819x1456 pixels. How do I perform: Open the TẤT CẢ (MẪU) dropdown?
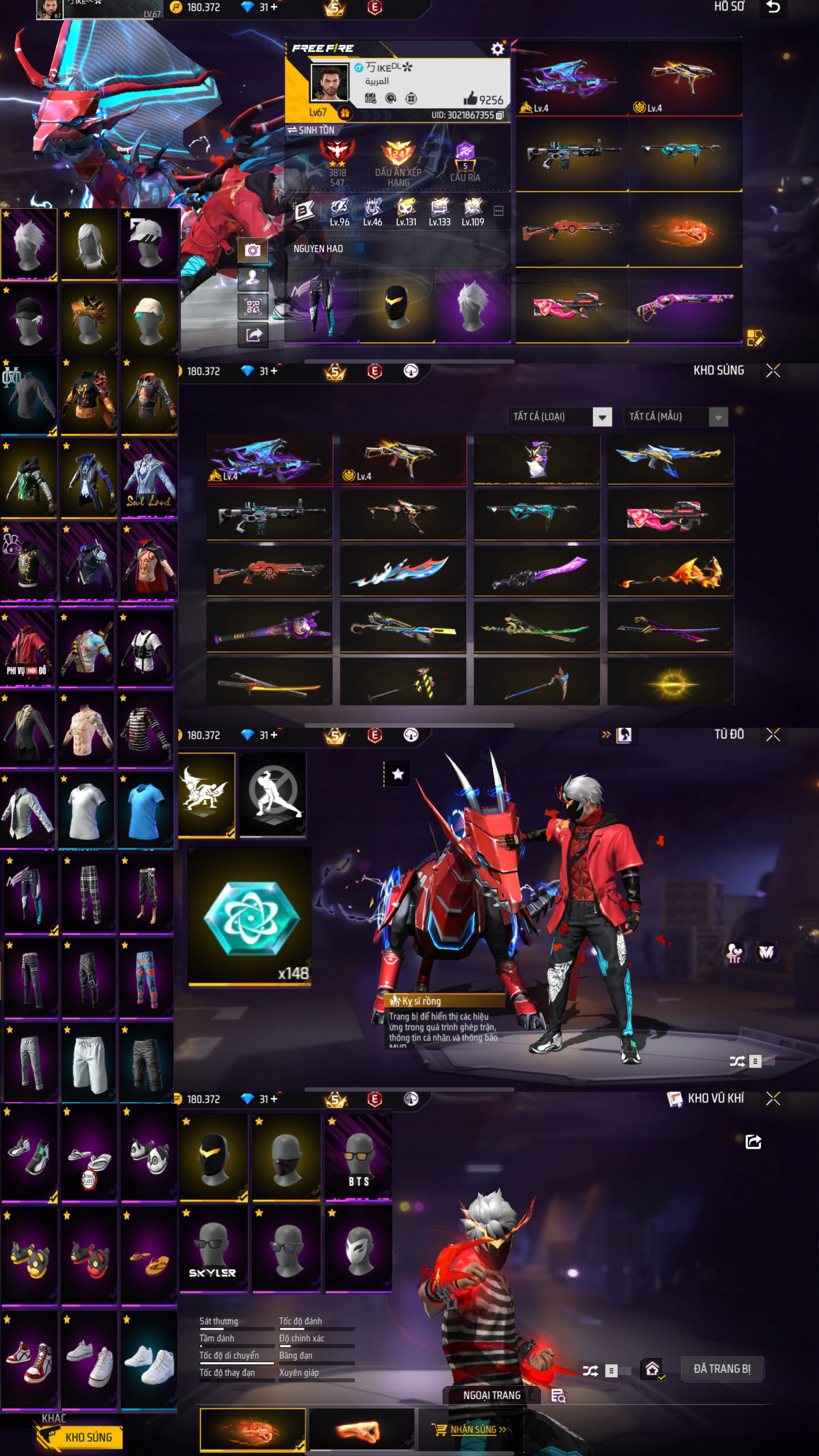(718, 417)
